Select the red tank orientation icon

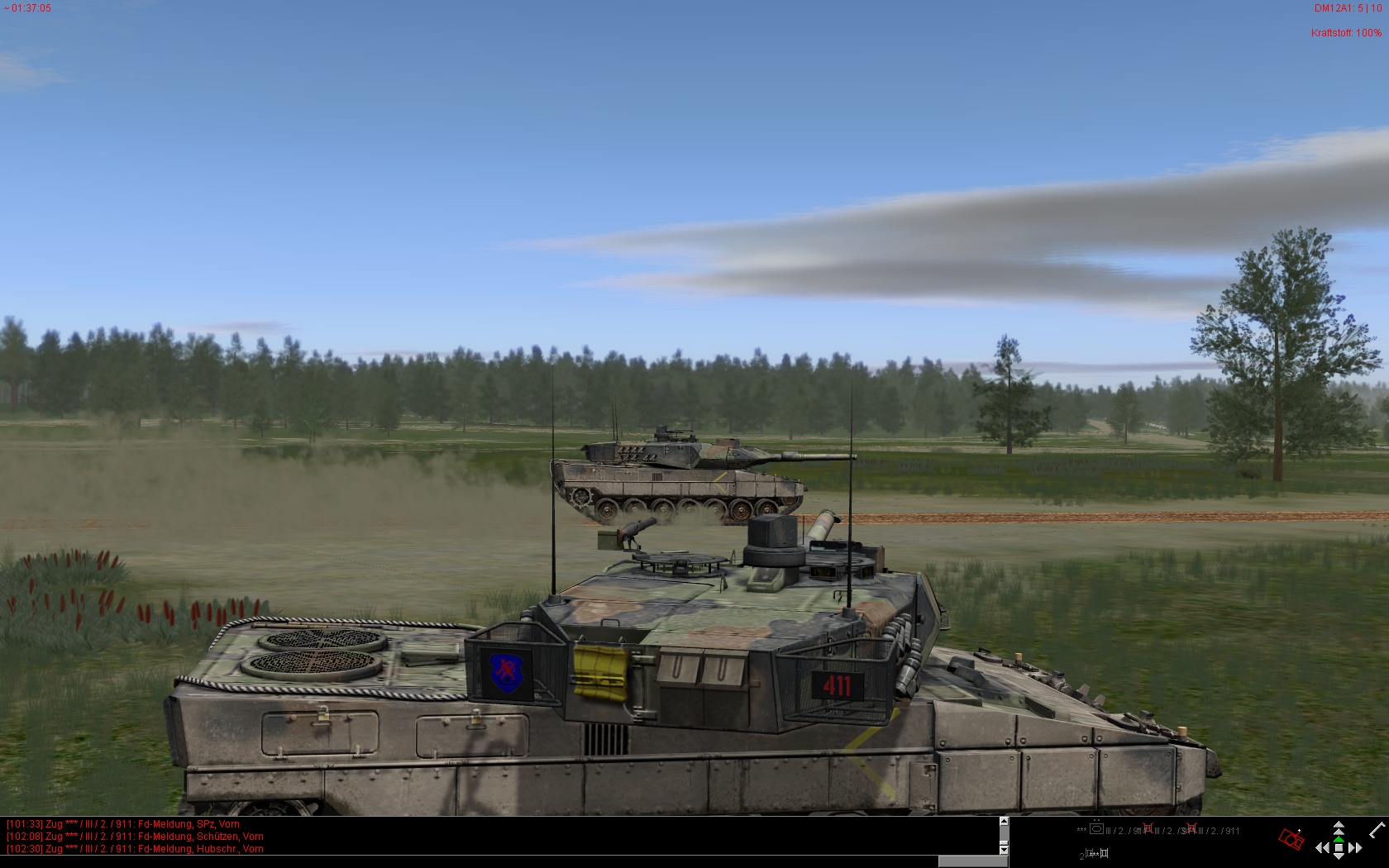click(1291, 840)
